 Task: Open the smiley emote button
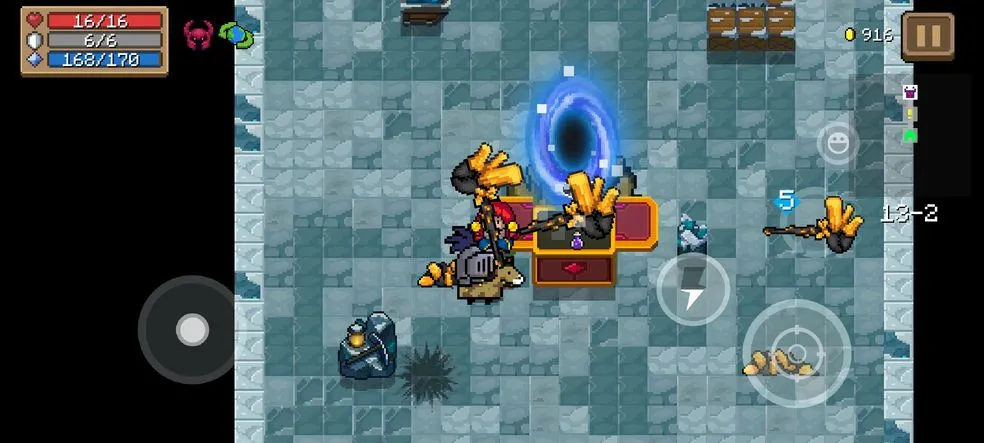[837, 143]
